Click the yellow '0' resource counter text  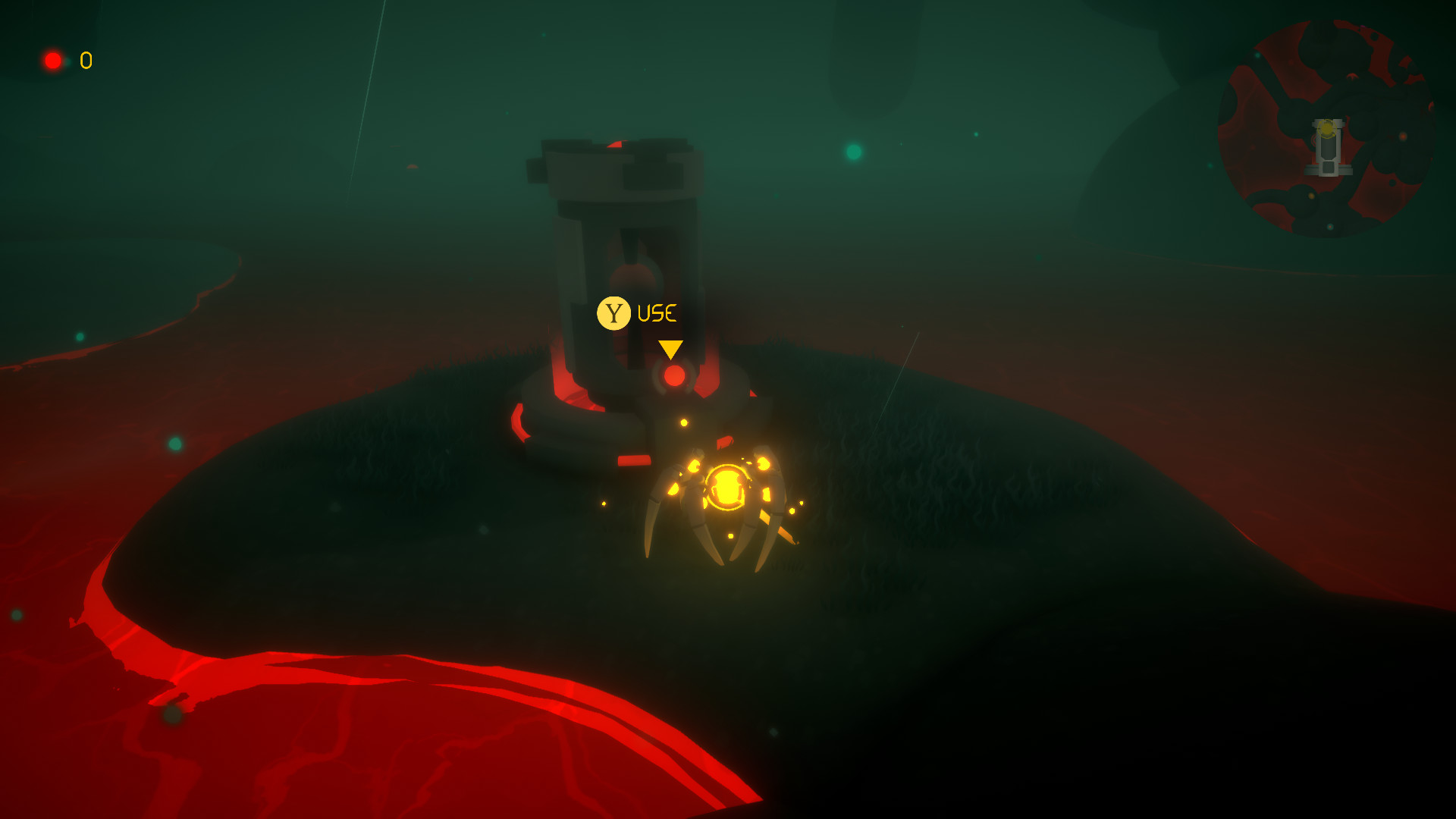pos(85,58)
